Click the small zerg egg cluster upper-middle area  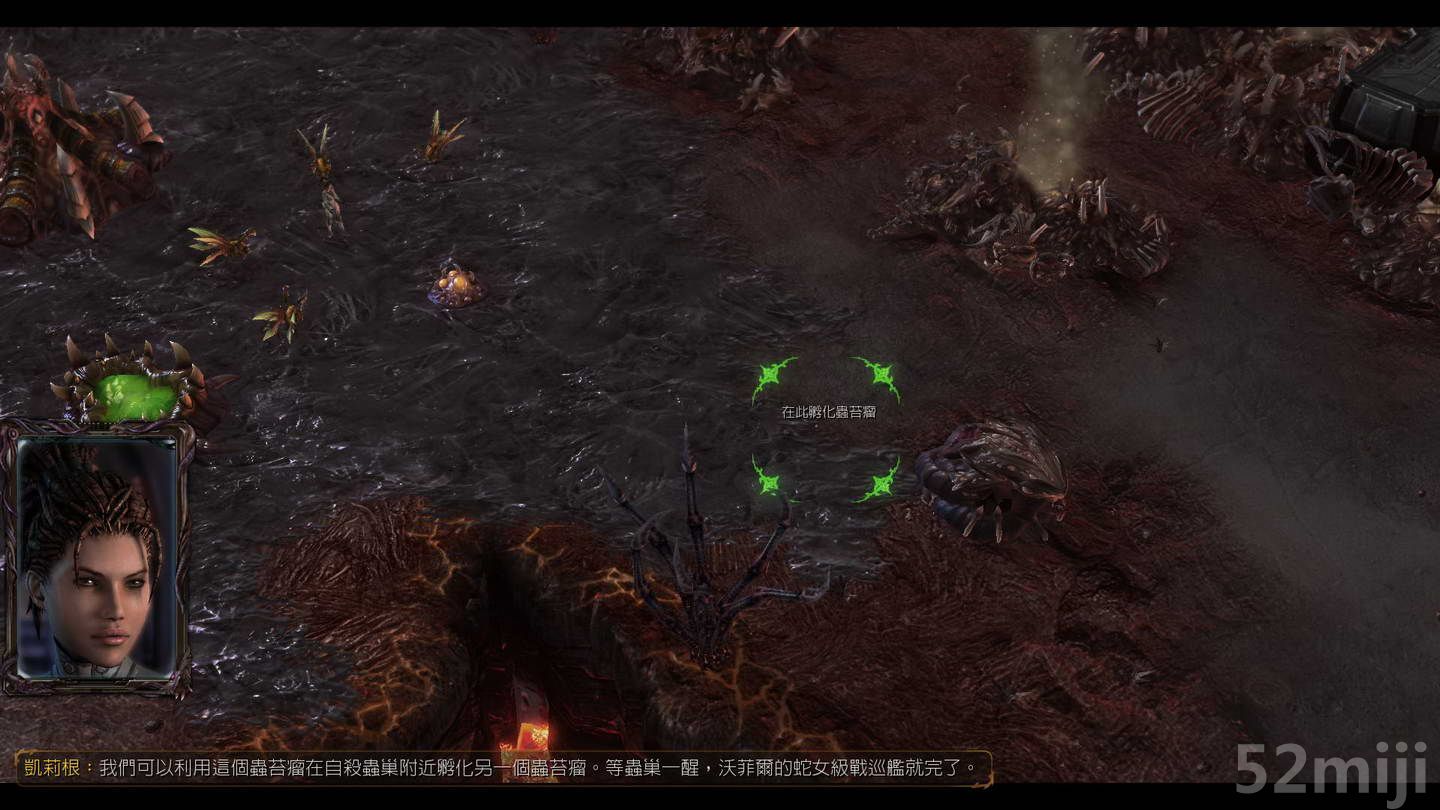pos(455,285)
